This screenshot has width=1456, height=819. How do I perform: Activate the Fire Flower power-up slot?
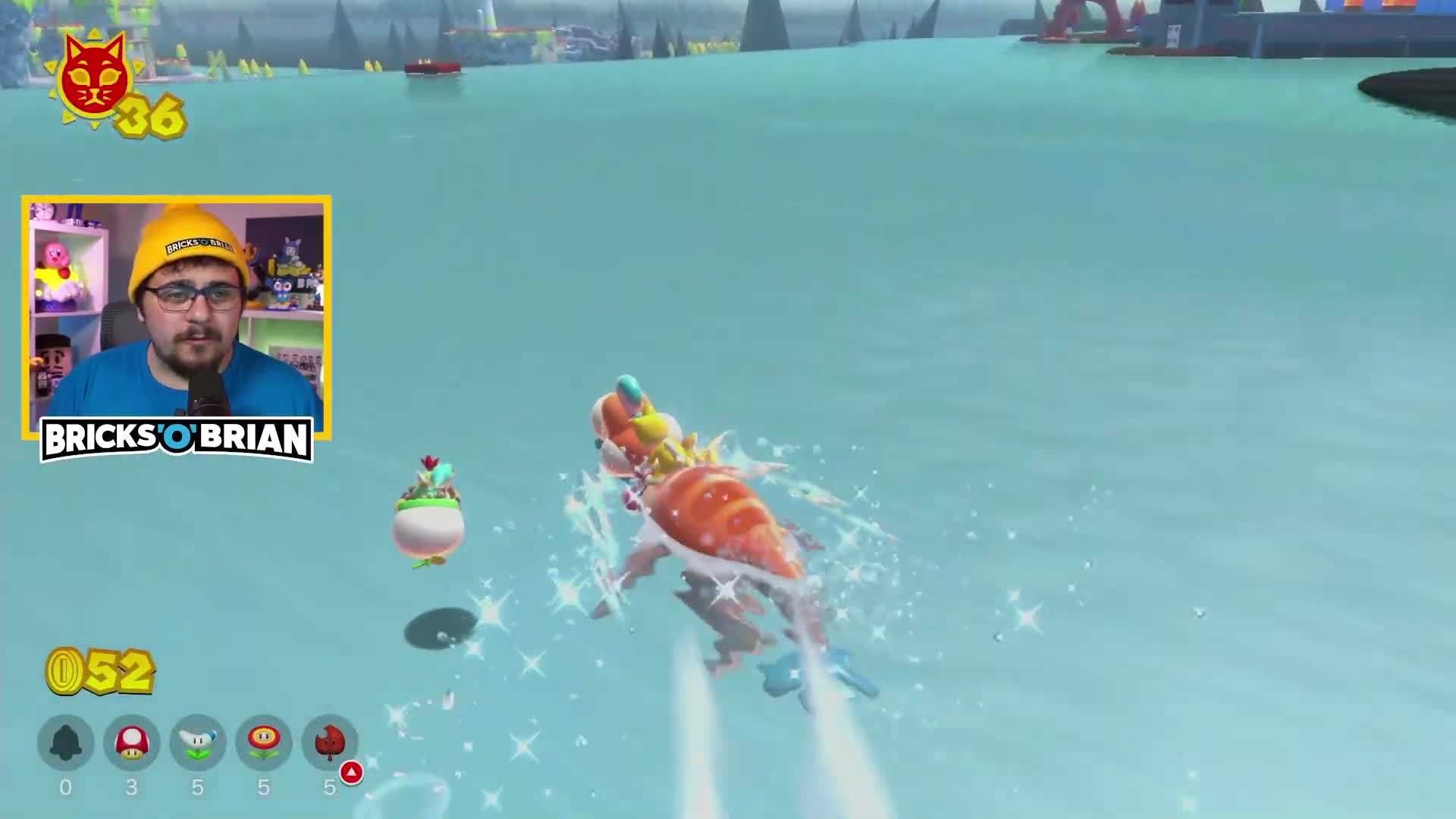tap(264, 744)
